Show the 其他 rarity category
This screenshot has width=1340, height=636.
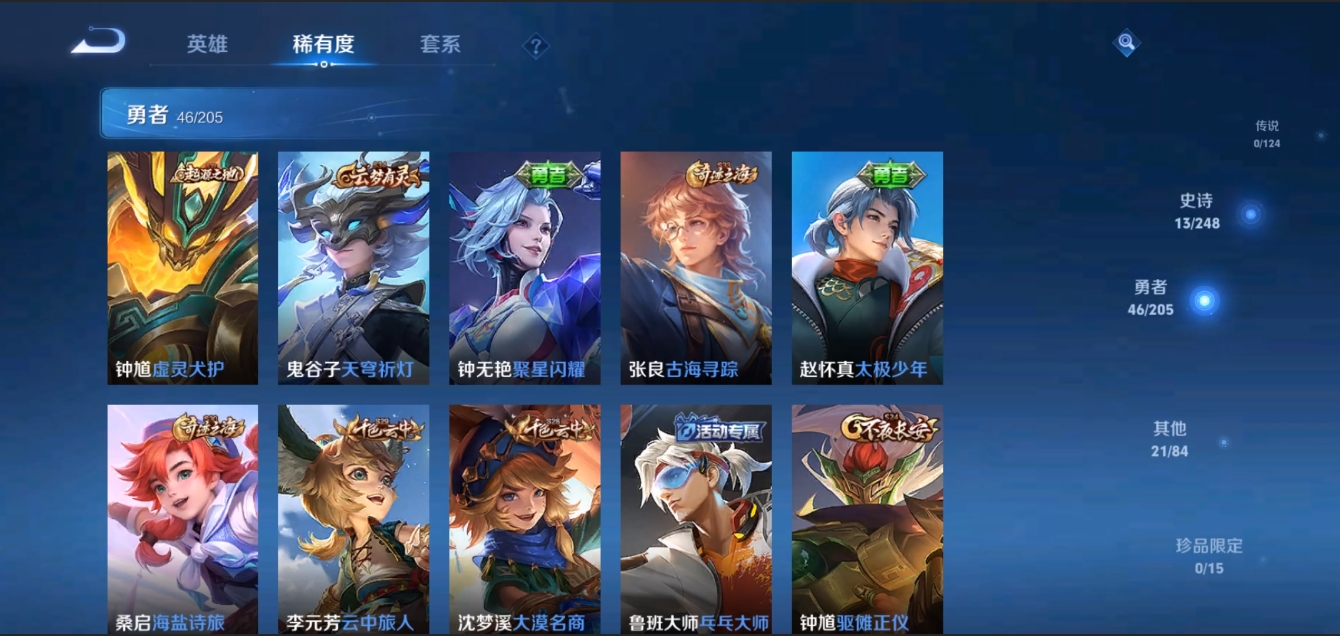1170,438
